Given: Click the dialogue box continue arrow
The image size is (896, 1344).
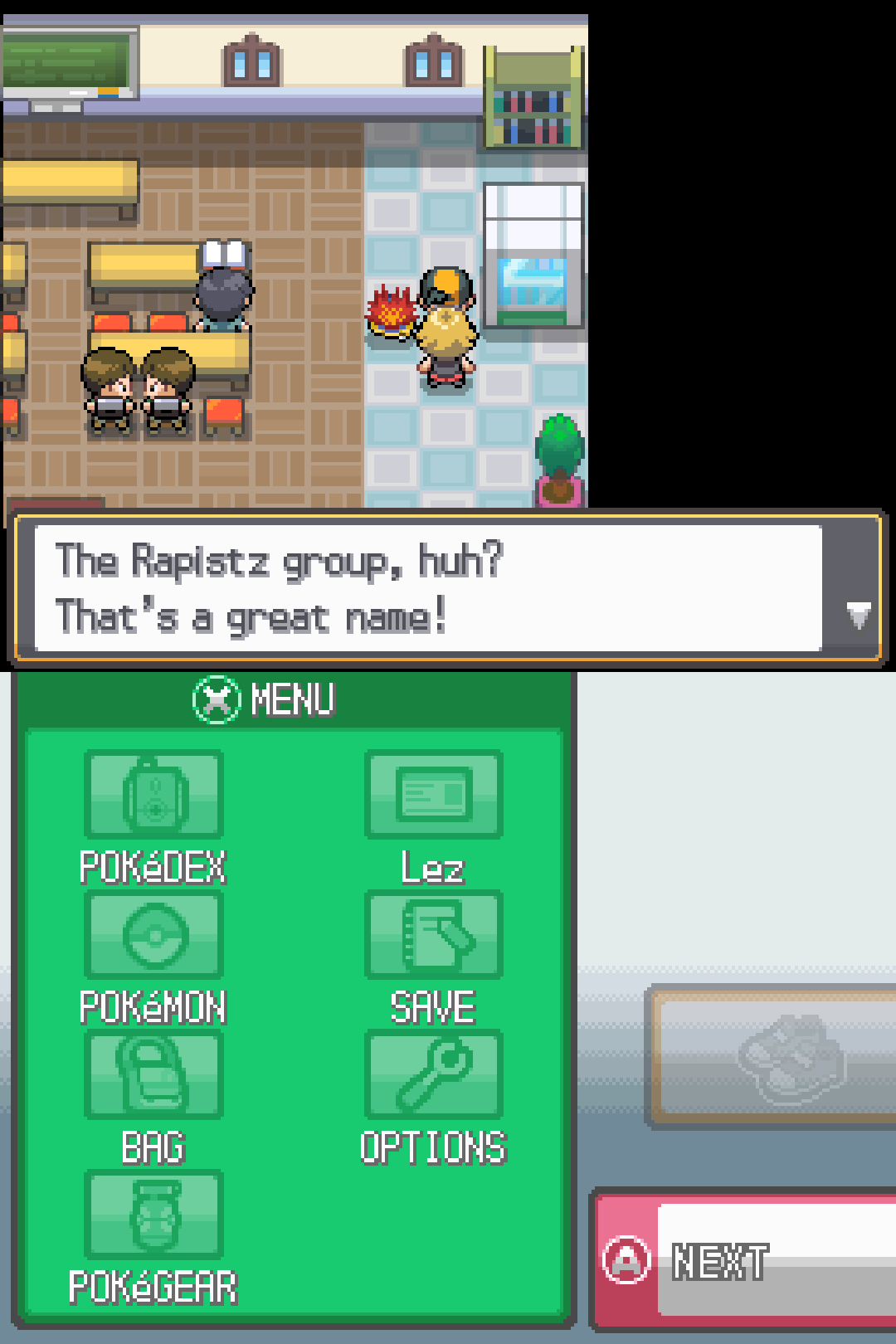Looking at the screenshot, I should [x=858, y=616].
